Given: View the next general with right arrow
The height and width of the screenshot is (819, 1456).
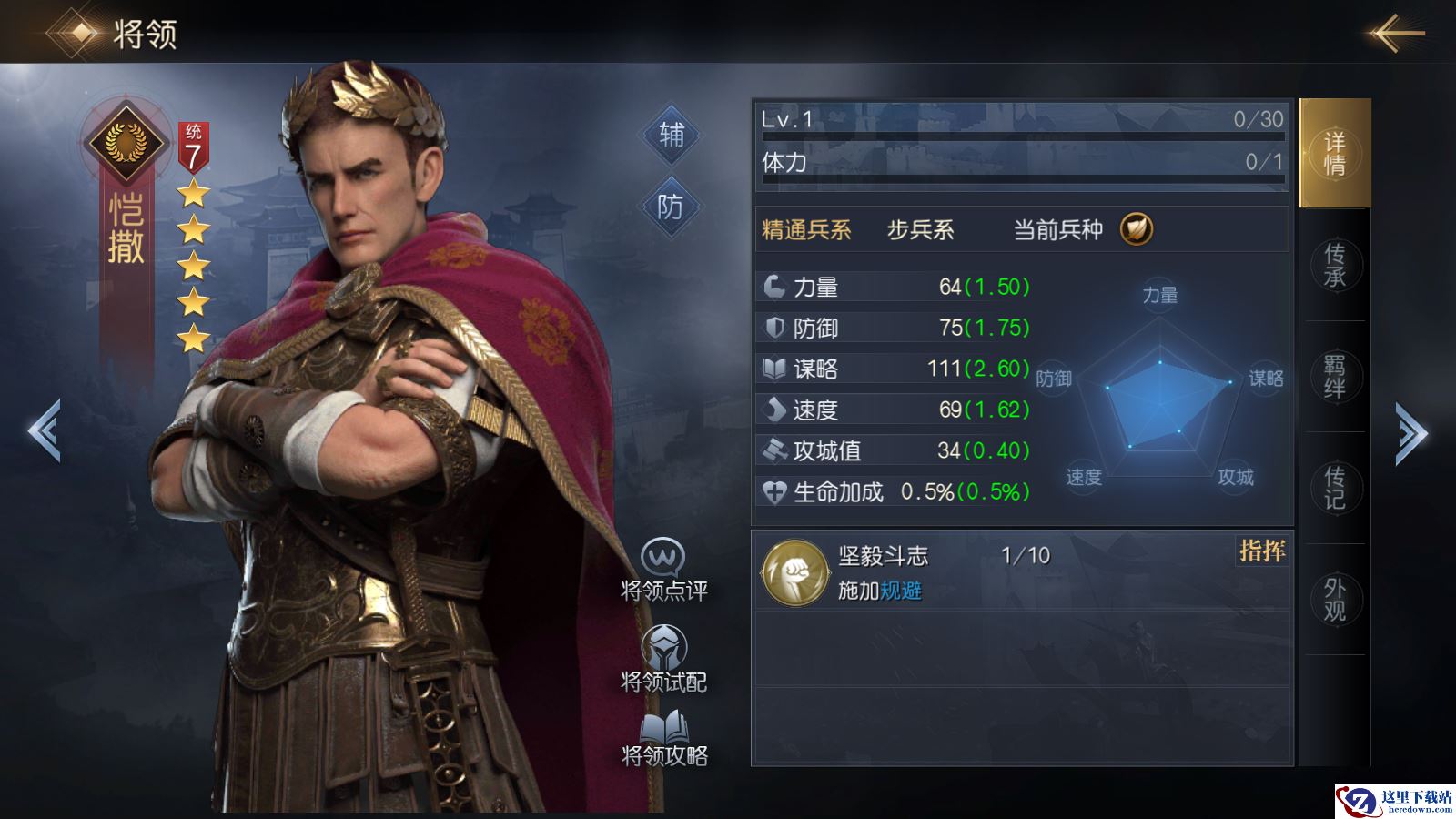Looking at the screenshot, I should [1411, 433].
